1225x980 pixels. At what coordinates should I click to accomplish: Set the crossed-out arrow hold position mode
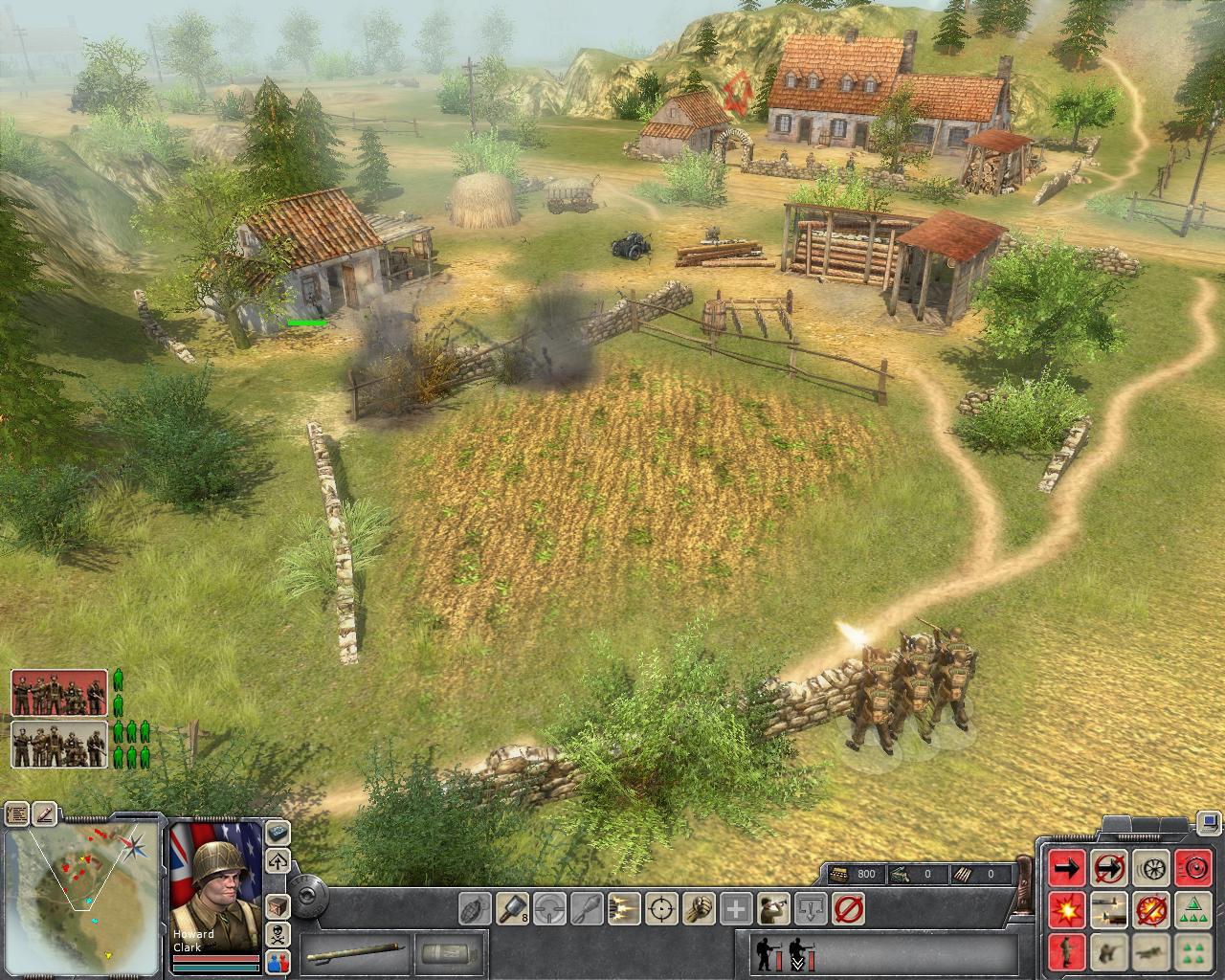click(x=1108, y=868)
